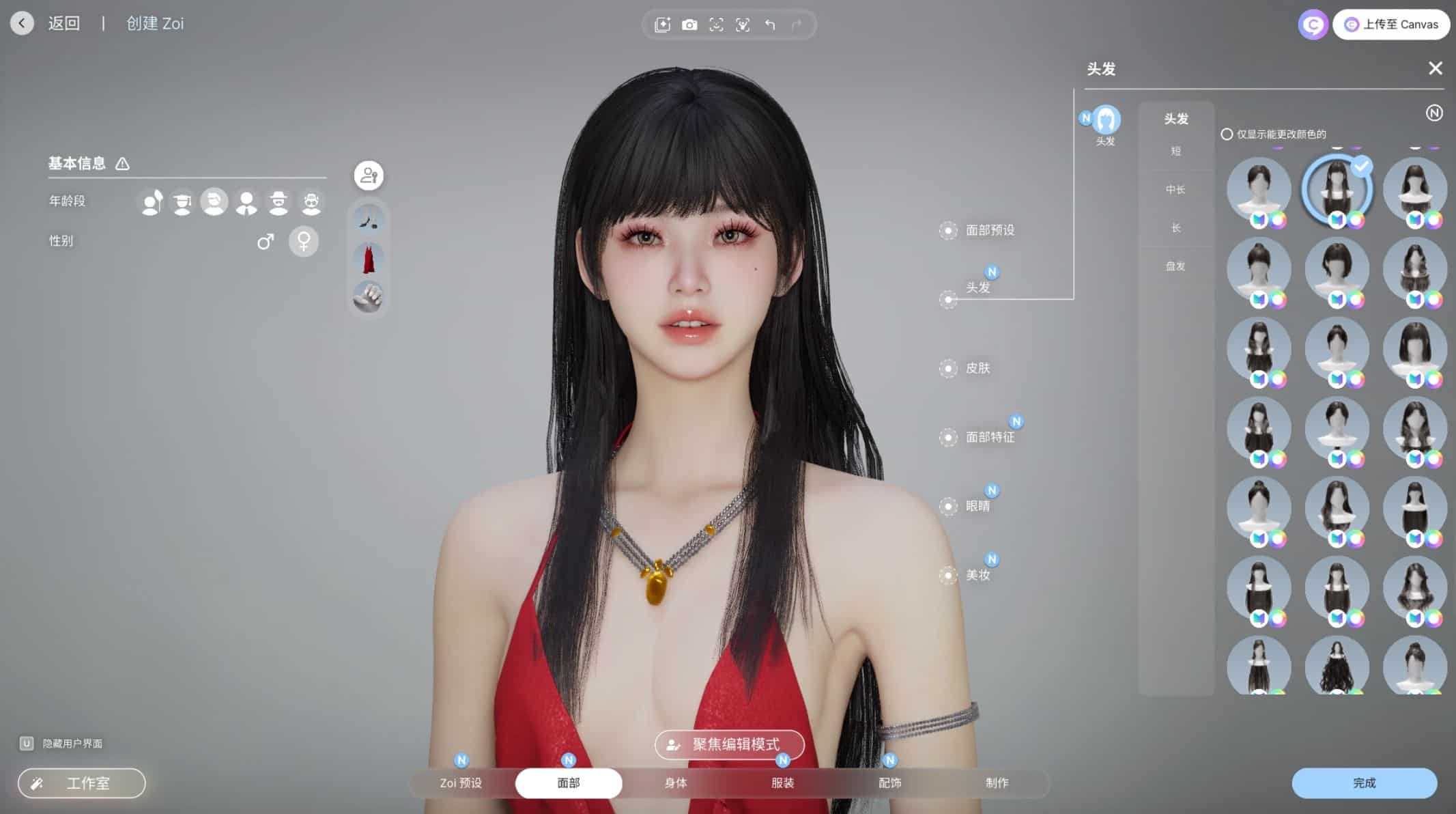Switch to the 身体 body tab
1456x814 pixels.
(675, 783)
